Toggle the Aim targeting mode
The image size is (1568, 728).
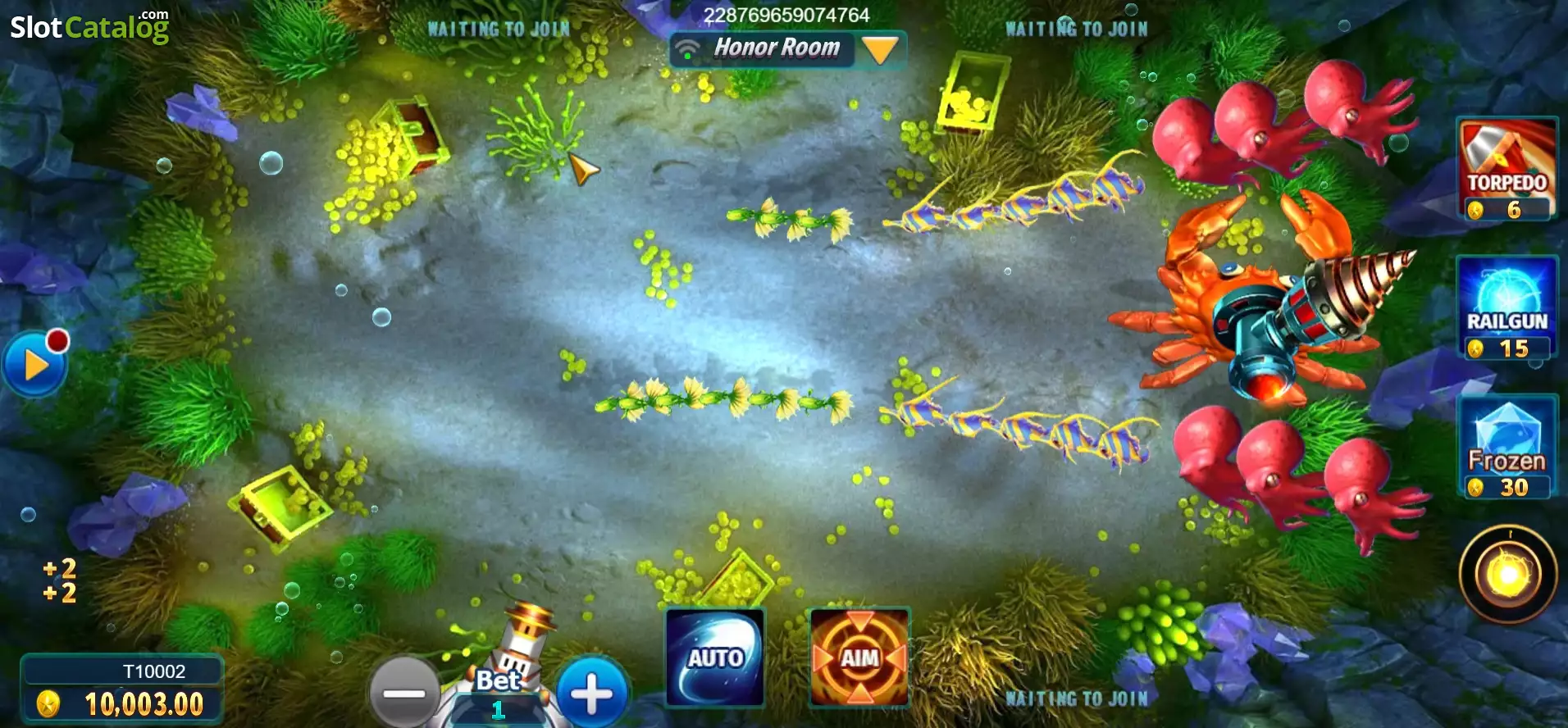click(x=858, y=656)
